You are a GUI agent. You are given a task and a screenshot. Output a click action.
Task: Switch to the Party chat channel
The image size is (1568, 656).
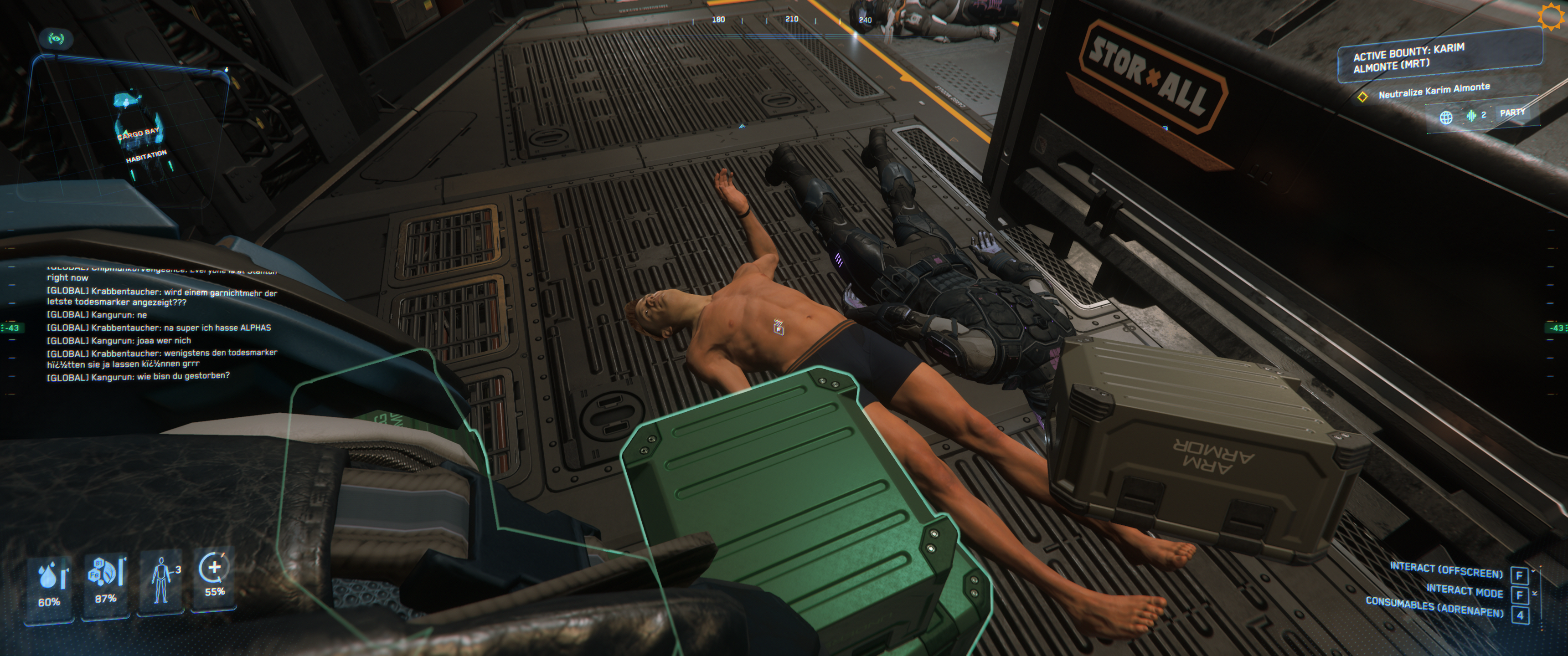tap(1512, 113)
